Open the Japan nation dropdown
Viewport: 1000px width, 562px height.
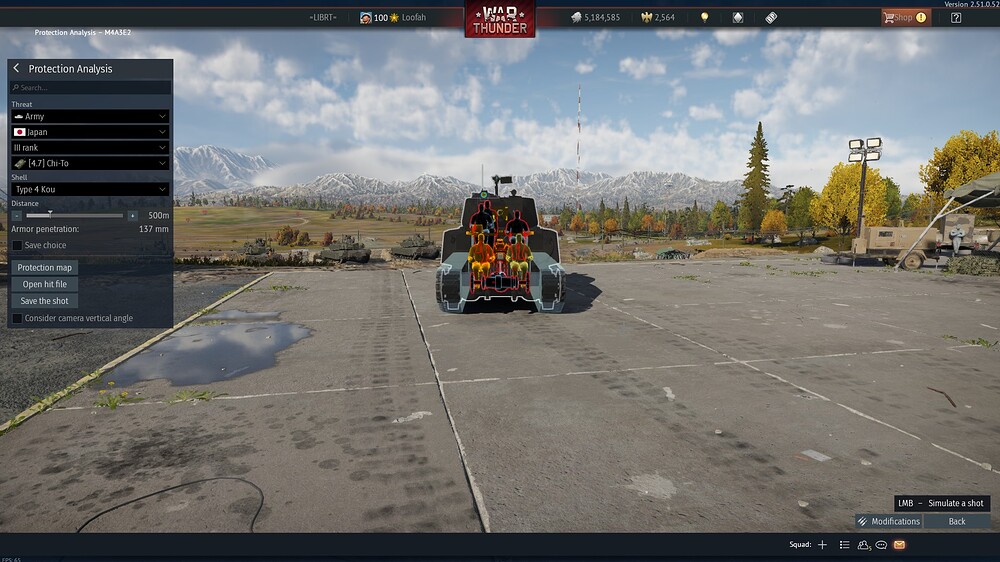click(90, 132)
